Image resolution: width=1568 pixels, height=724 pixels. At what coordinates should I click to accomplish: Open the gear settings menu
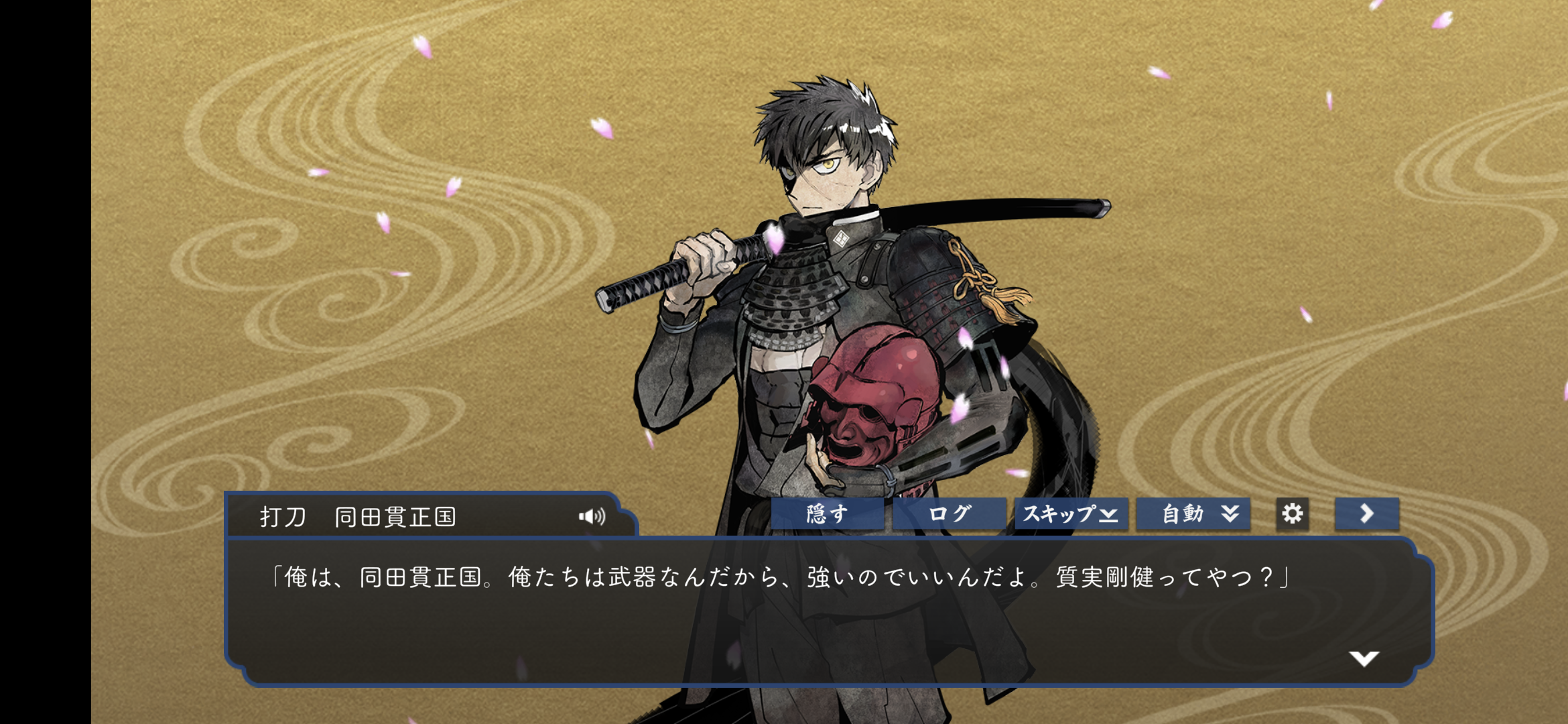(x=1292, y=514)
